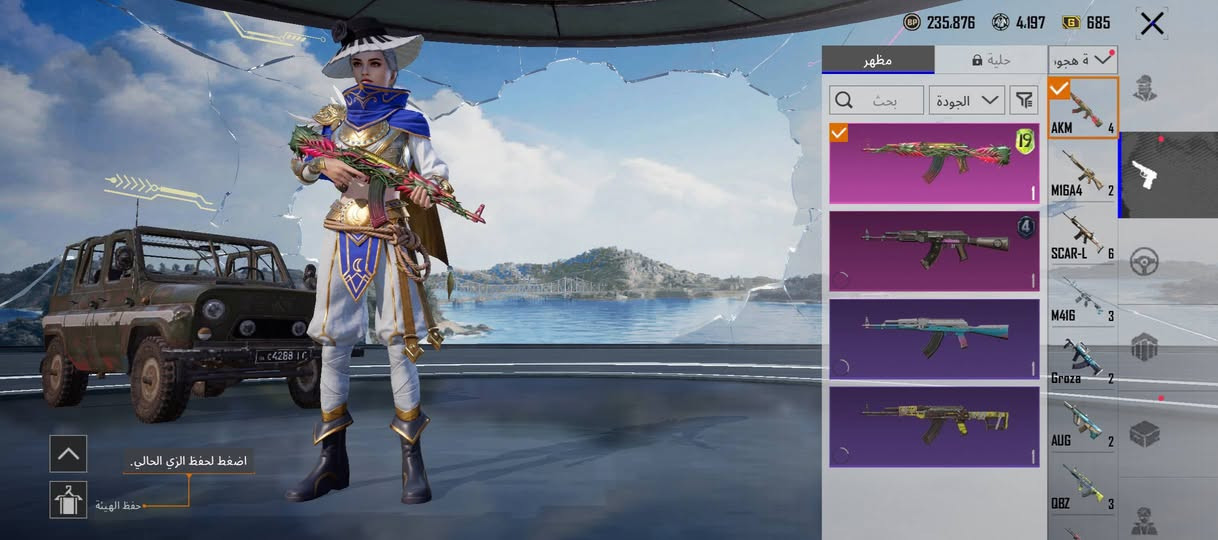Select the M16A4 weapon entry

click(1082, 170)
